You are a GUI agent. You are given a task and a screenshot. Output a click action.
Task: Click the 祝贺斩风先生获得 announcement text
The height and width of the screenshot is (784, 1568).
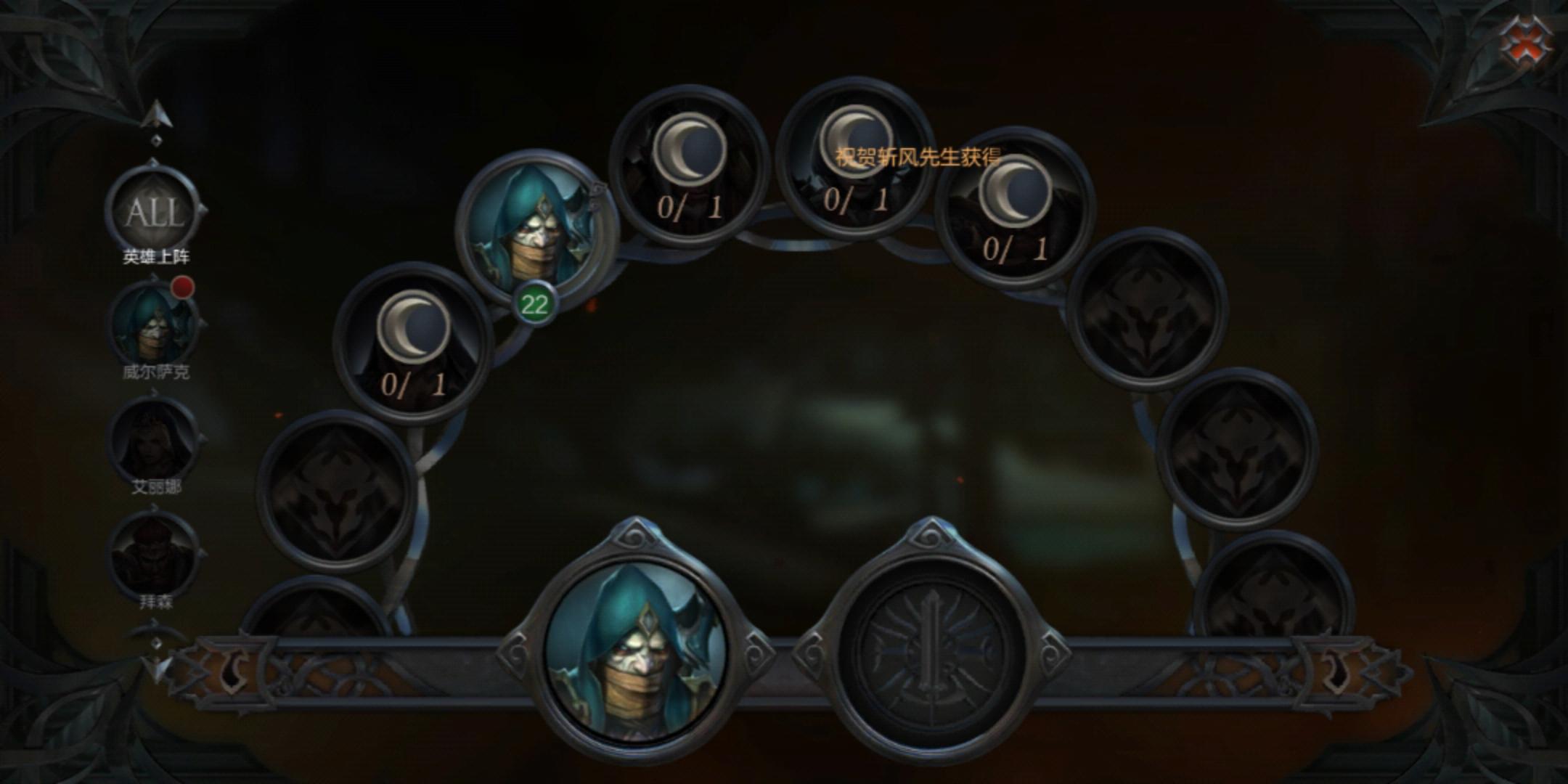(918, 155)
